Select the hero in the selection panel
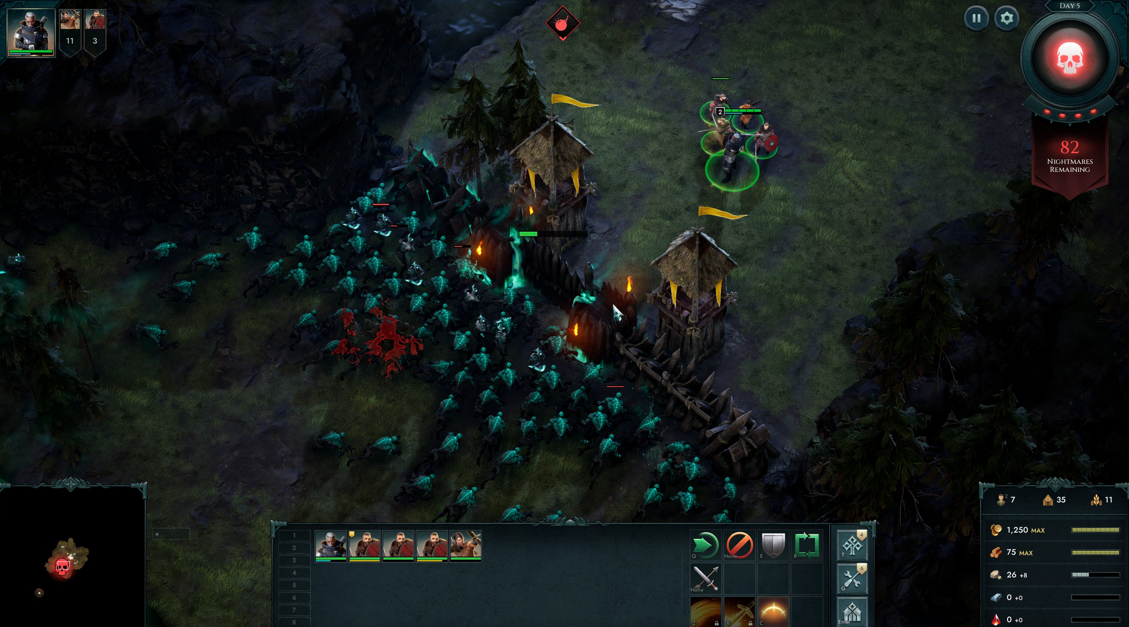The image size is (1129, 627). click(x=331, y=545)
